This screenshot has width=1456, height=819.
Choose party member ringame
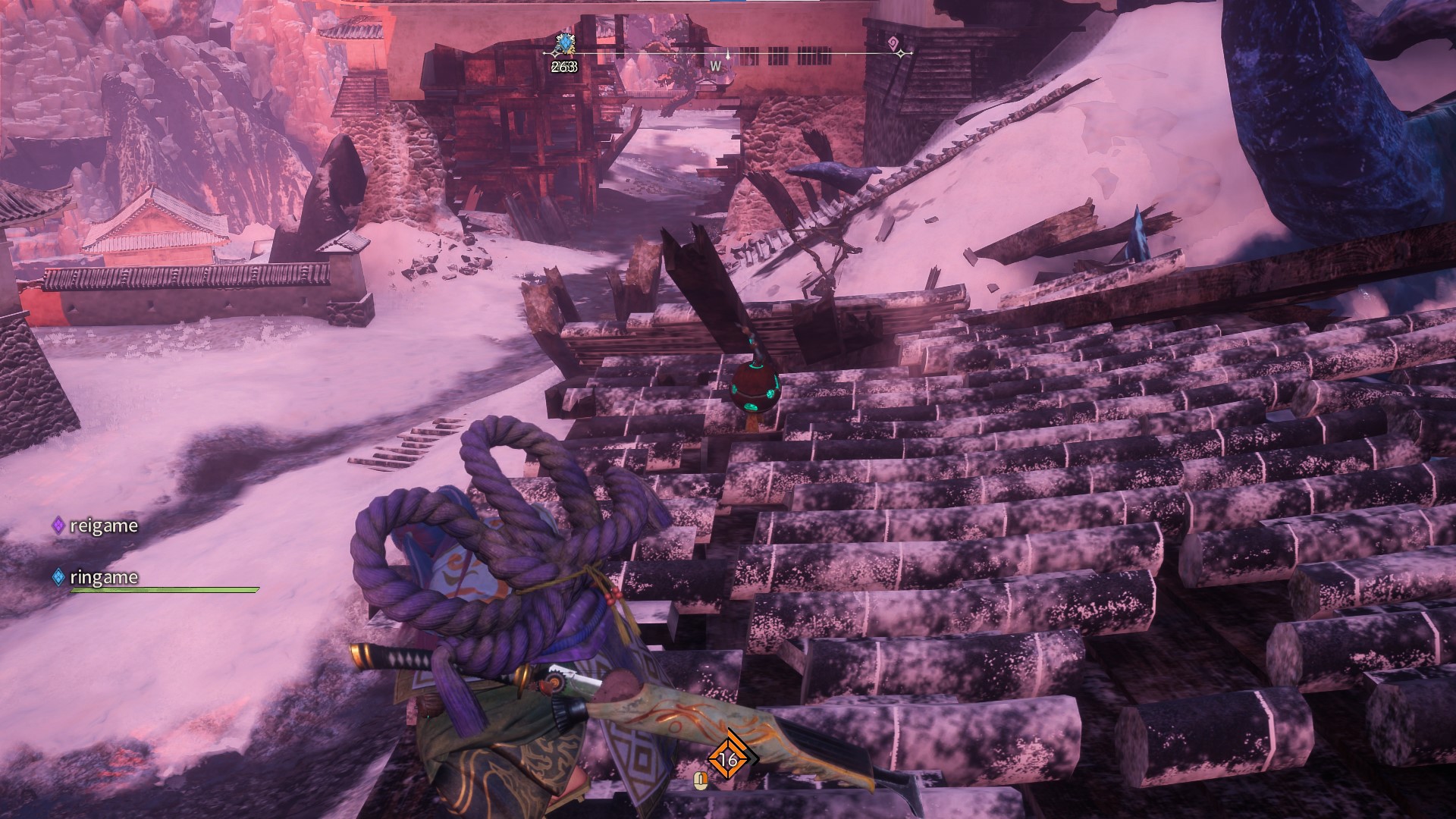click(103, 577)
